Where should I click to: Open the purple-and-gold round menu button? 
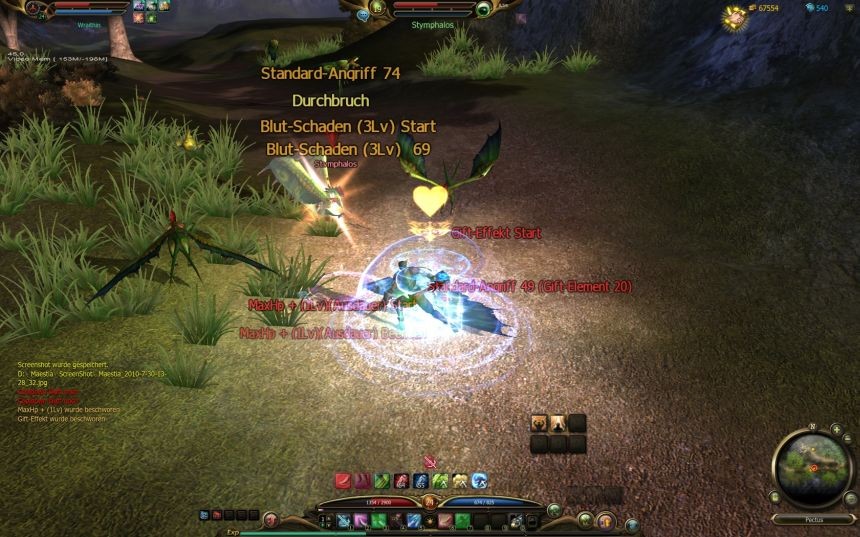click(x=605, y=520)
